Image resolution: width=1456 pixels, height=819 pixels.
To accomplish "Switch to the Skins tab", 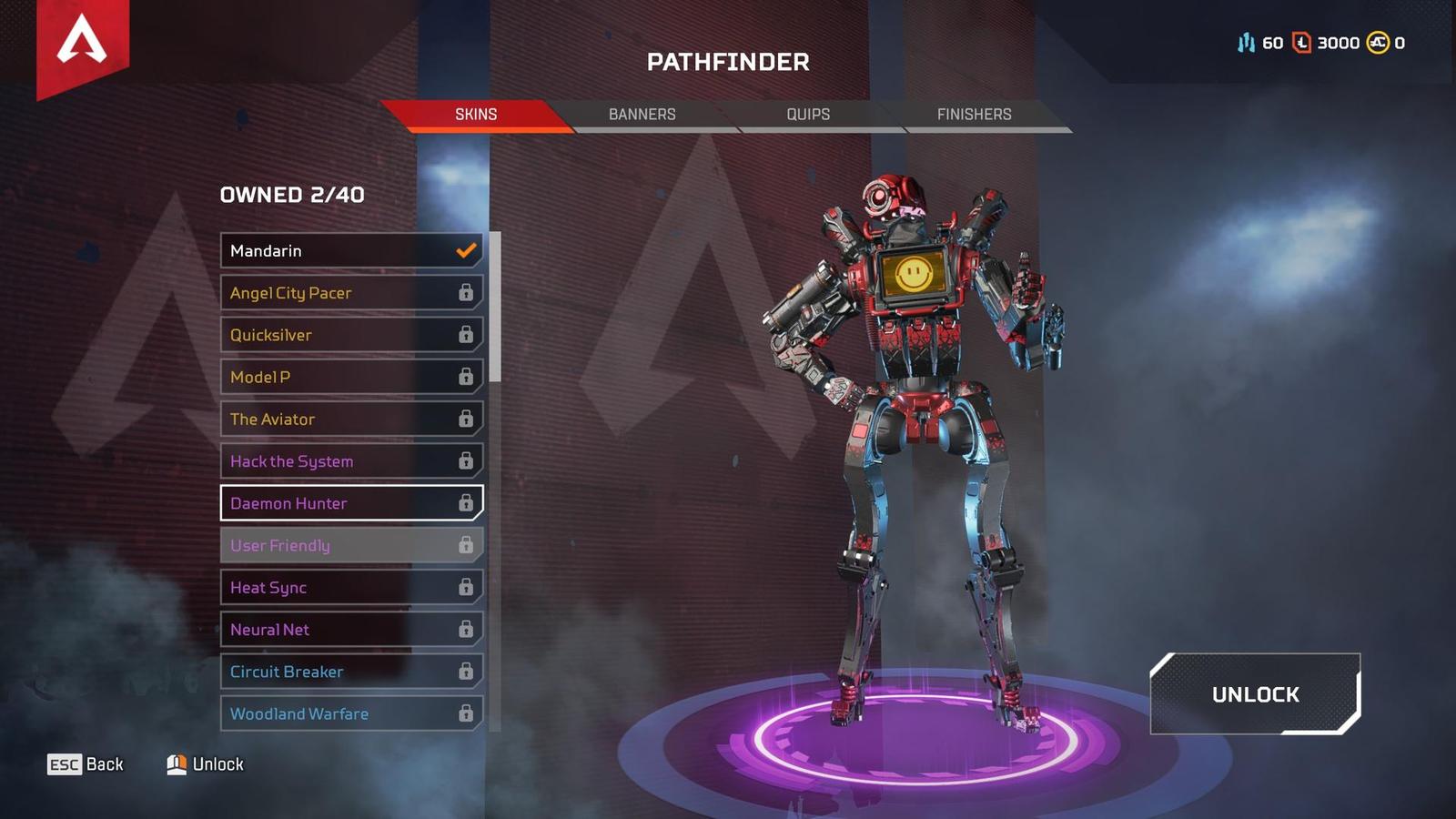I will [476, 115].
